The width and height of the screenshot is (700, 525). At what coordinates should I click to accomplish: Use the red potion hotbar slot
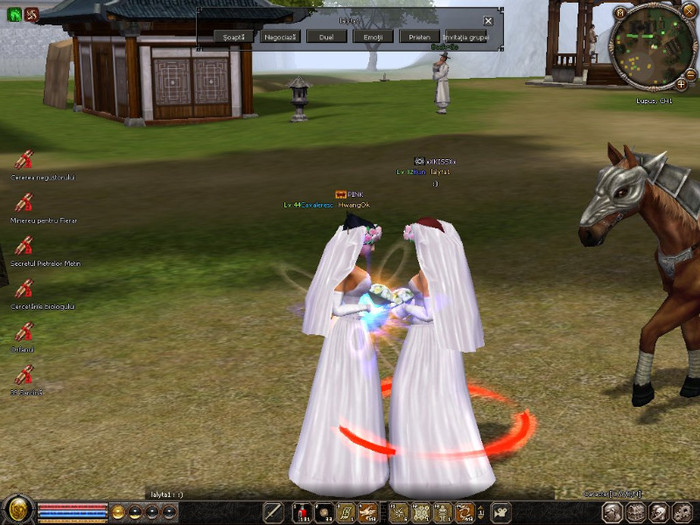303,513
